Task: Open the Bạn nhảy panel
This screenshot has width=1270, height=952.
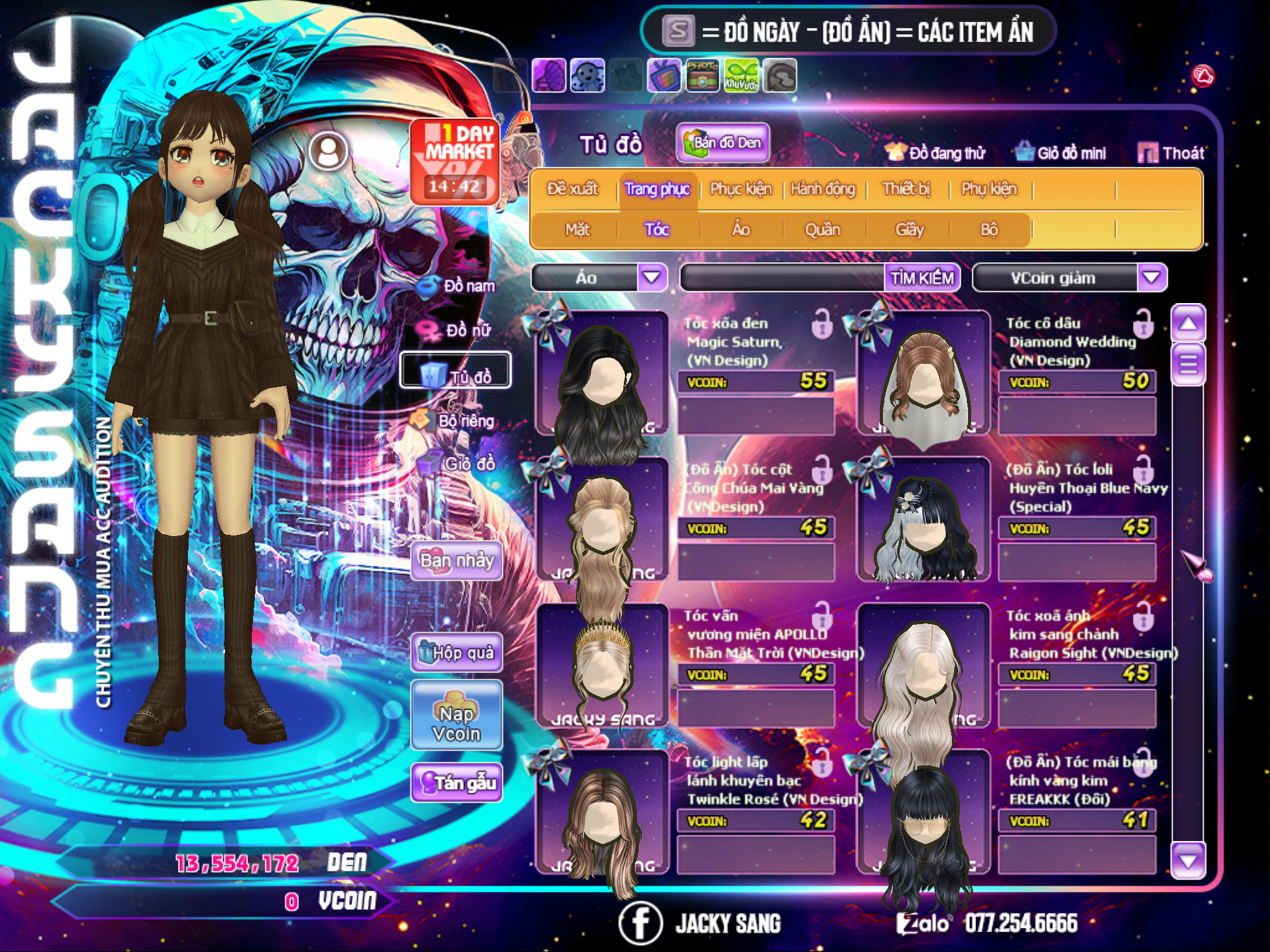Action: click(x=456, y=561)
